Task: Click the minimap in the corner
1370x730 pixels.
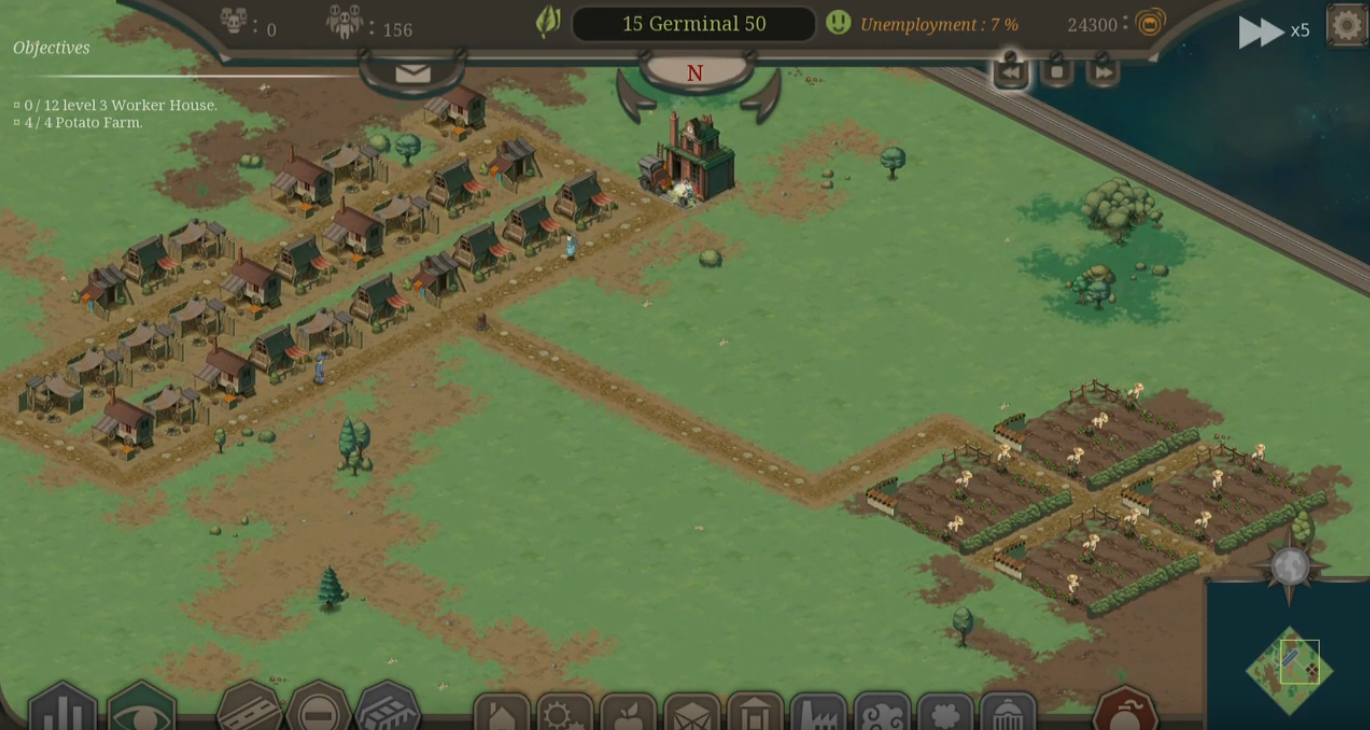Action: tap(1288, 668)
